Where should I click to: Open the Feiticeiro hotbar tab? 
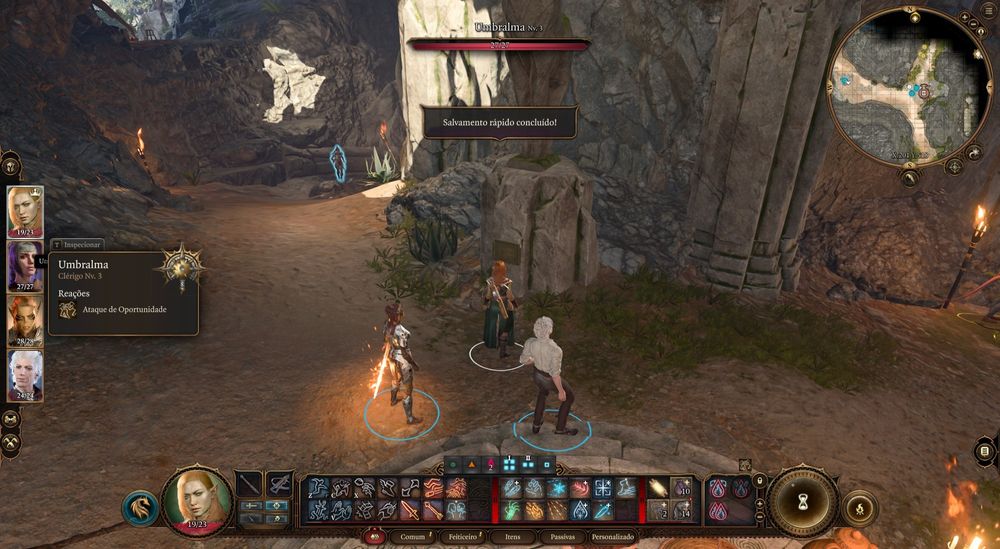coord(465,537)
